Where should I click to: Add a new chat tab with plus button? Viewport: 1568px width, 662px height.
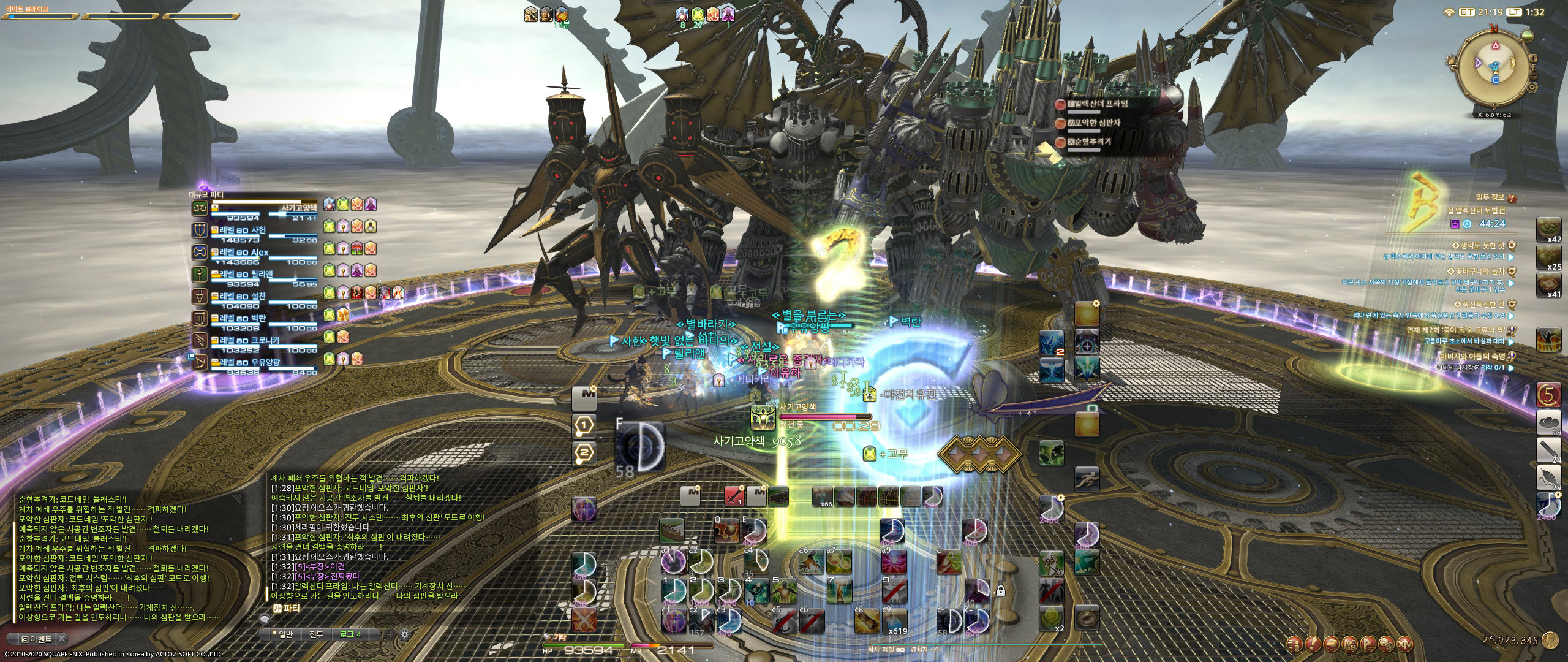[390, 634]
